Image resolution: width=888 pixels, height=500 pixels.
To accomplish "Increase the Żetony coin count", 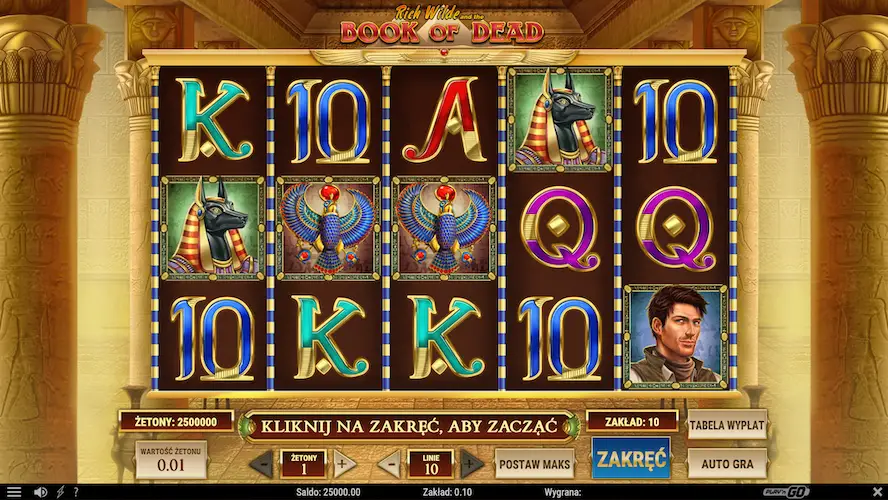I will pos(342,464).
